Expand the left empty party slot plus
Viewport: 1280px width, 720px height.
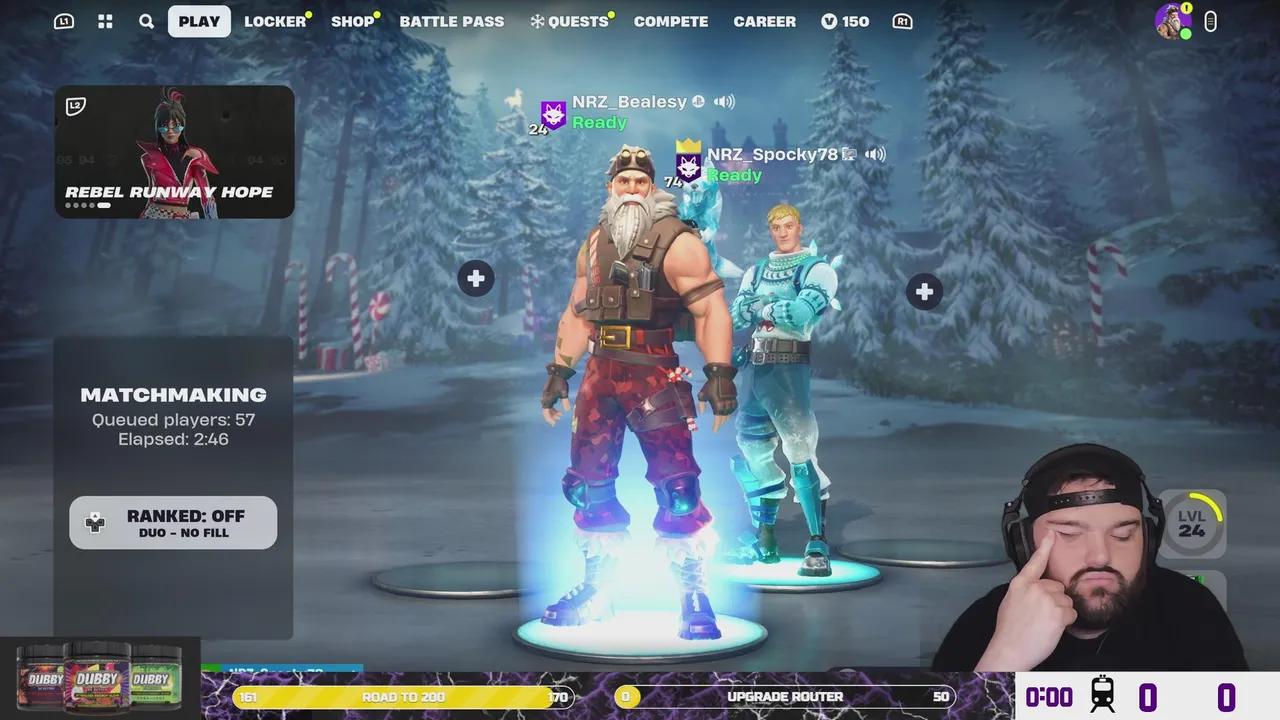(475, 278)
